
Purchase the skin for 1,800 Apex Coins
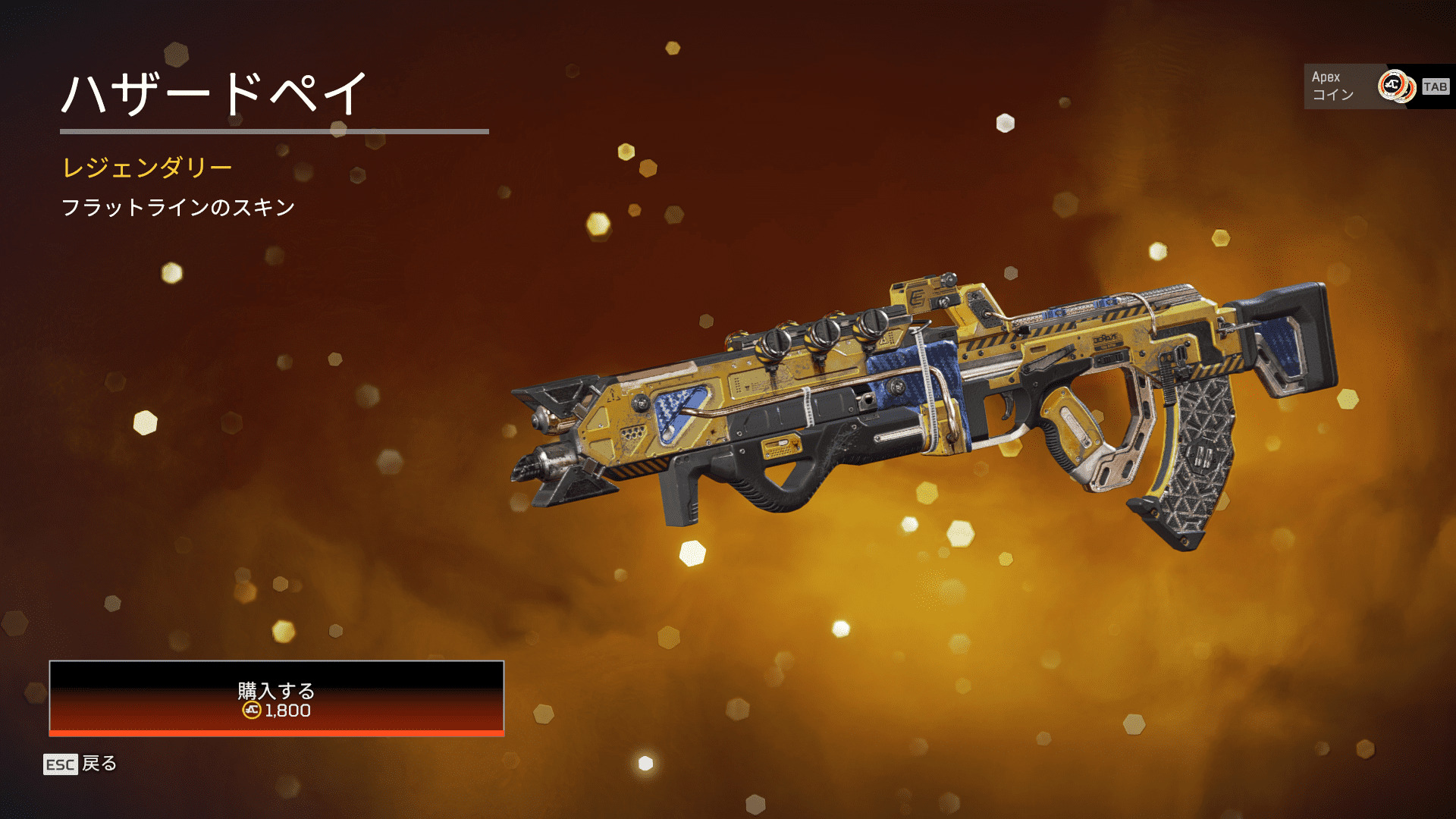pos(276,698)
